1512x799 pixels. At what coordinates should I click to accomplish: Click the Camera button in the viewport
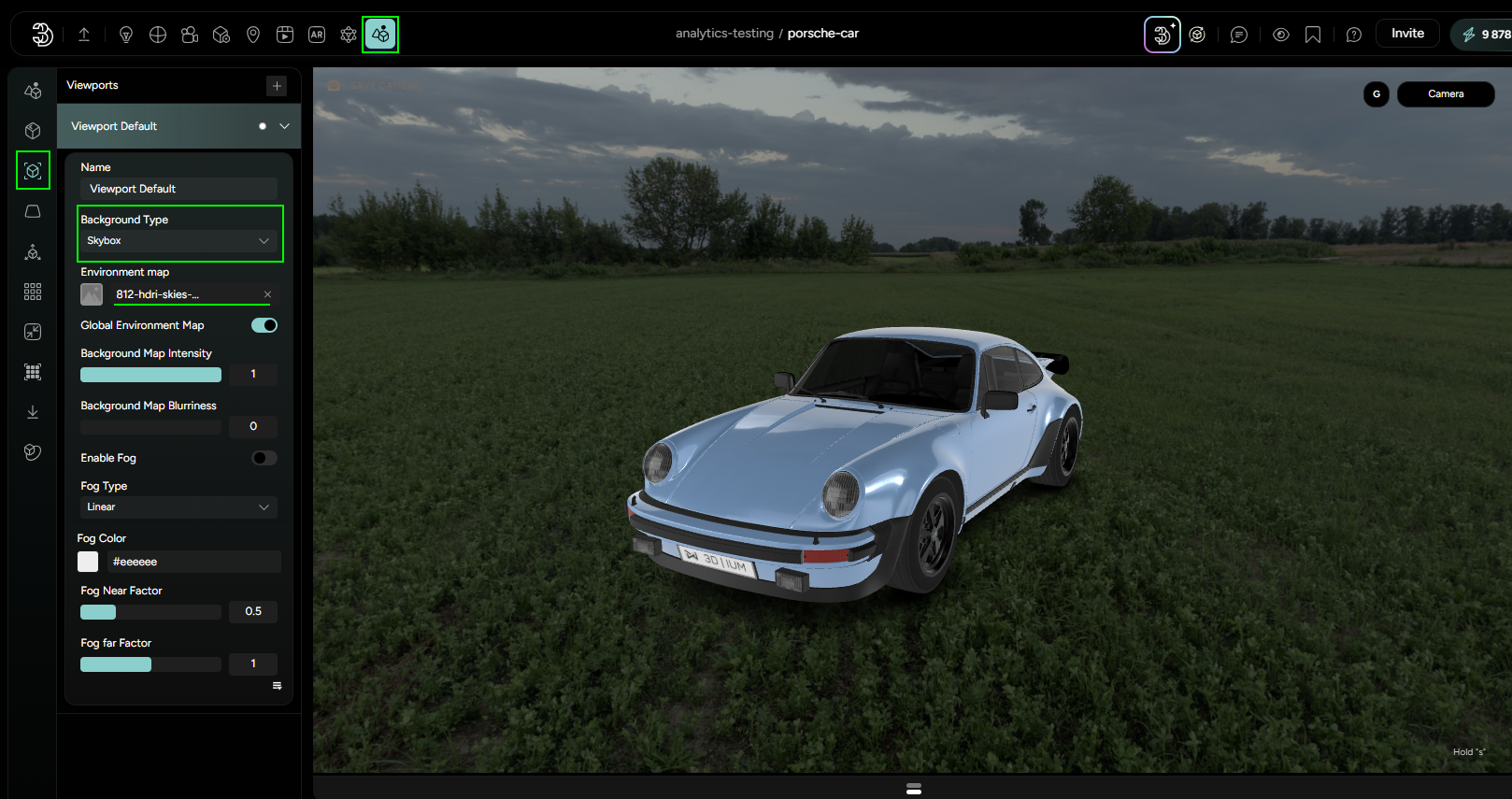pos(1445,93)
